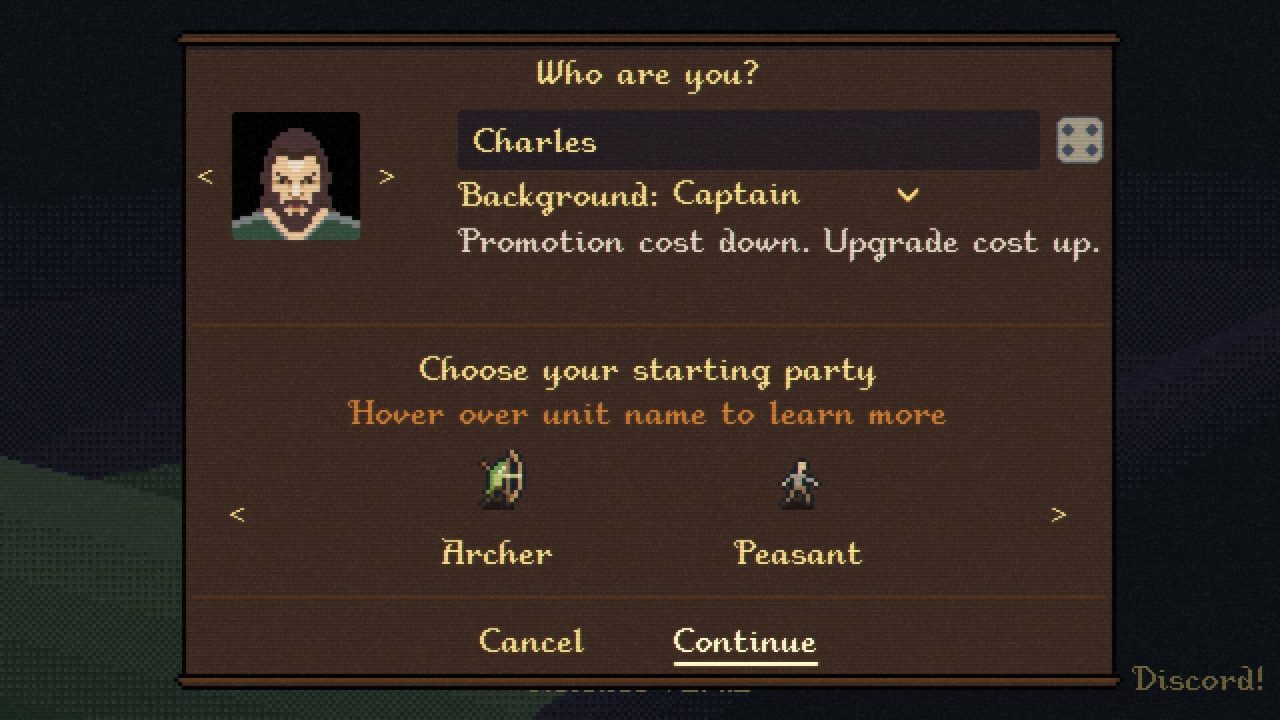
Task: Cycle starting party to the left
Action: point(237,515)
